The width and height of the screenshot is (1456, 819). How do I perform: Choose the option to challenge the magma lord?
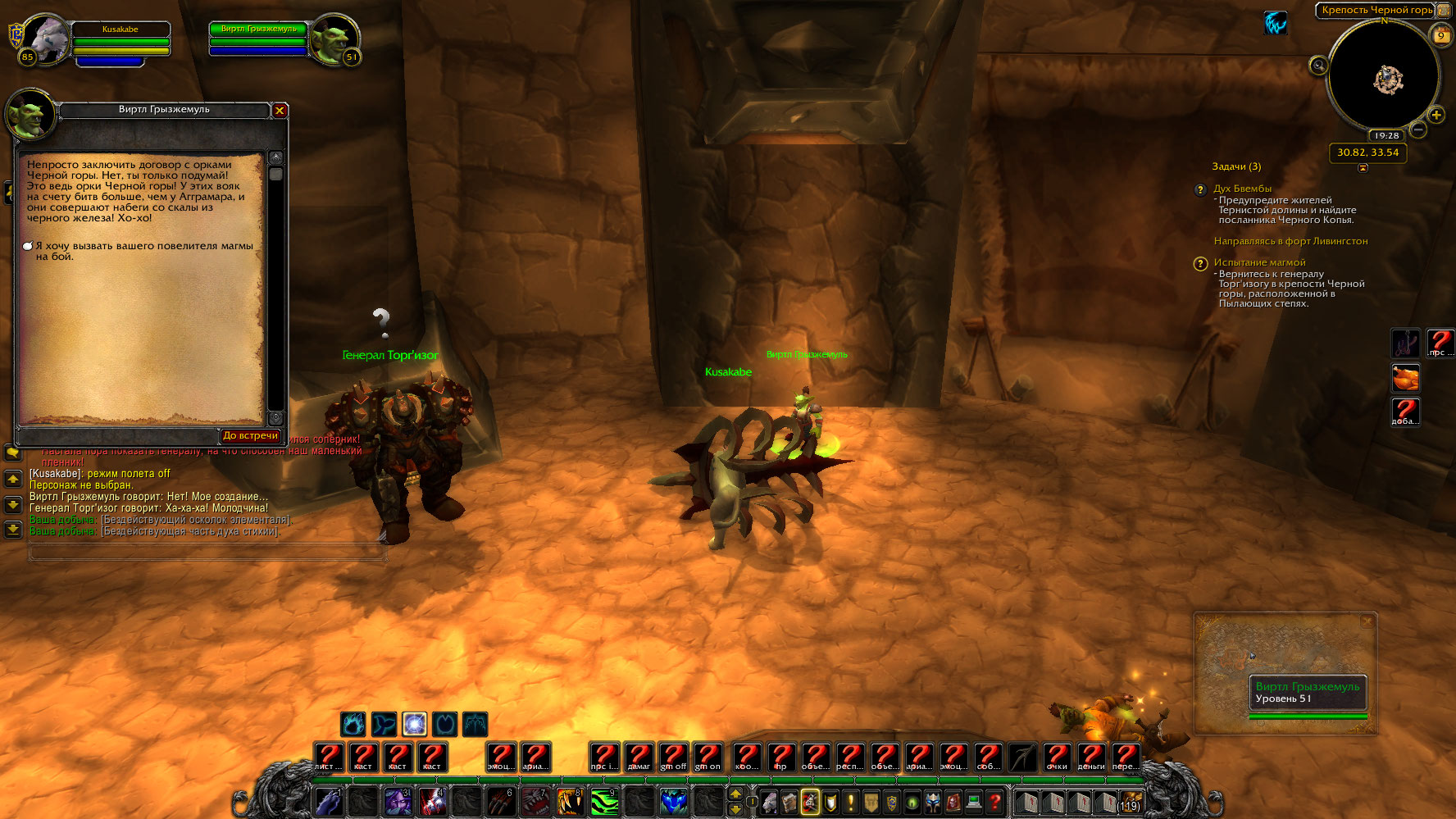(x=143, y=251)
